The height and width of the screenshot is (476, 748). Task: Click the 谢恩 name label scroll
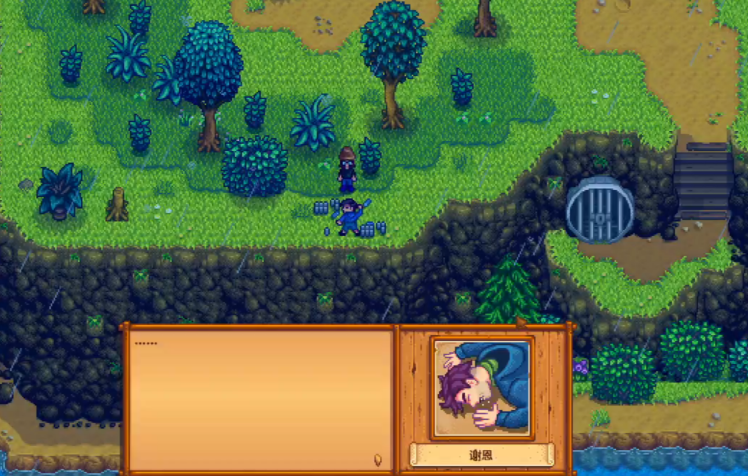pos(483,455)
